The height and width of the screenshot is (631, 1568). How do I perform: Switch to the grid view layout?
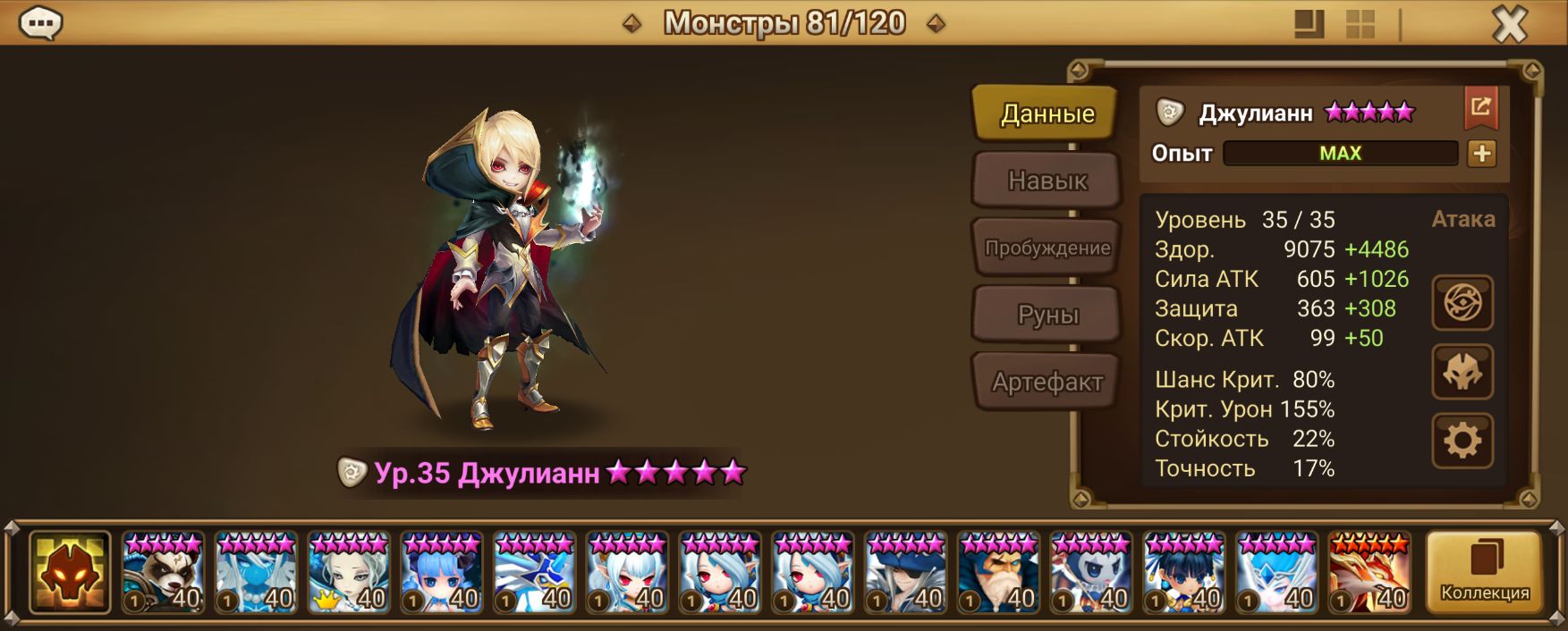pos(1360,24)
